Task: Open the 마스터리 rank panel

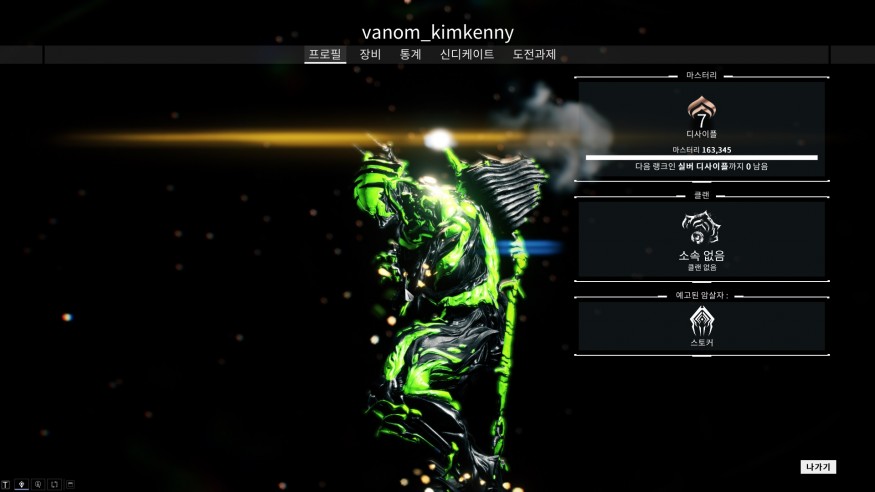Action: pyautogui.click(x=701, y=128)
